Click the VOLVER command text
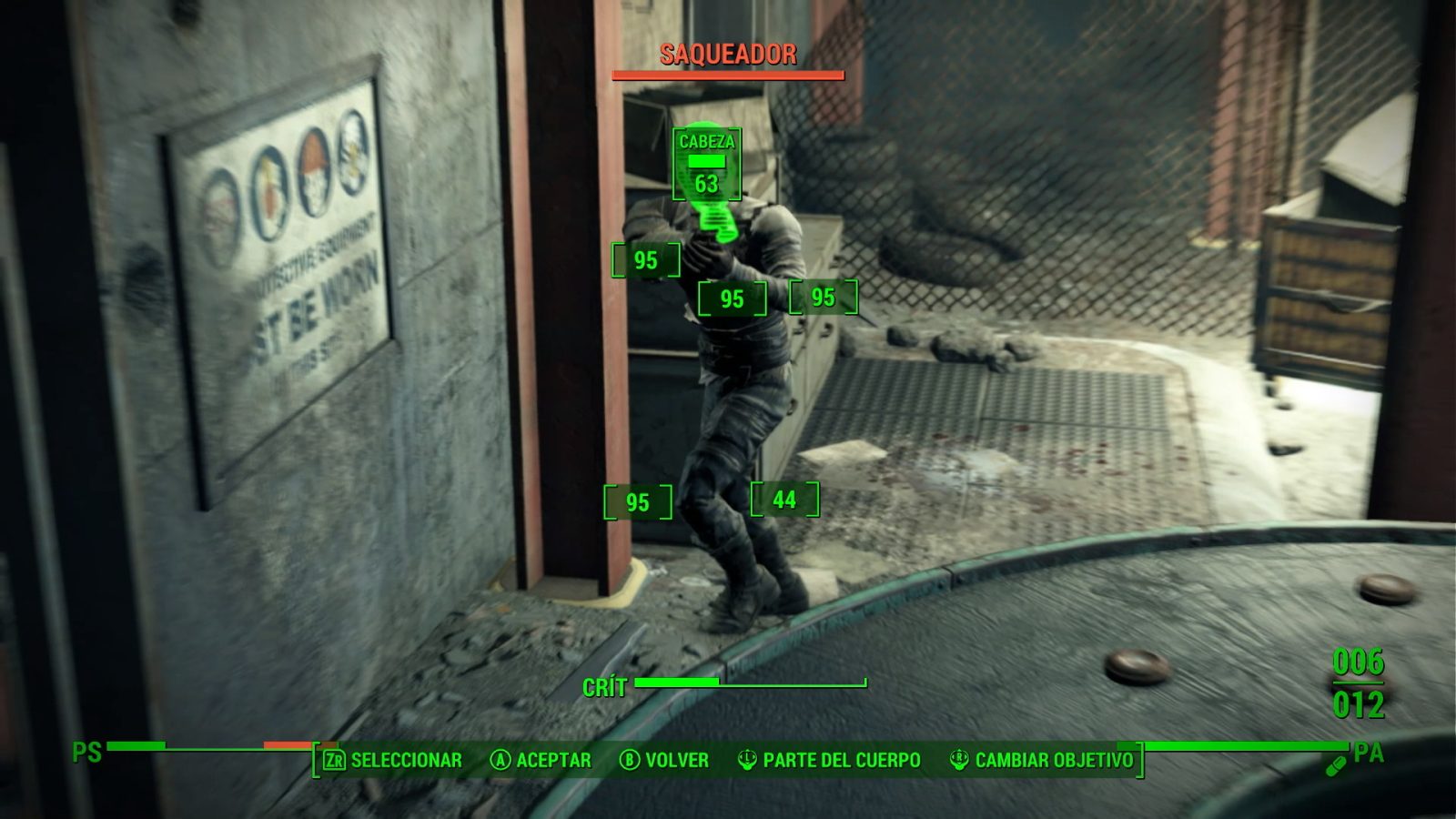 tap(676, 760)
